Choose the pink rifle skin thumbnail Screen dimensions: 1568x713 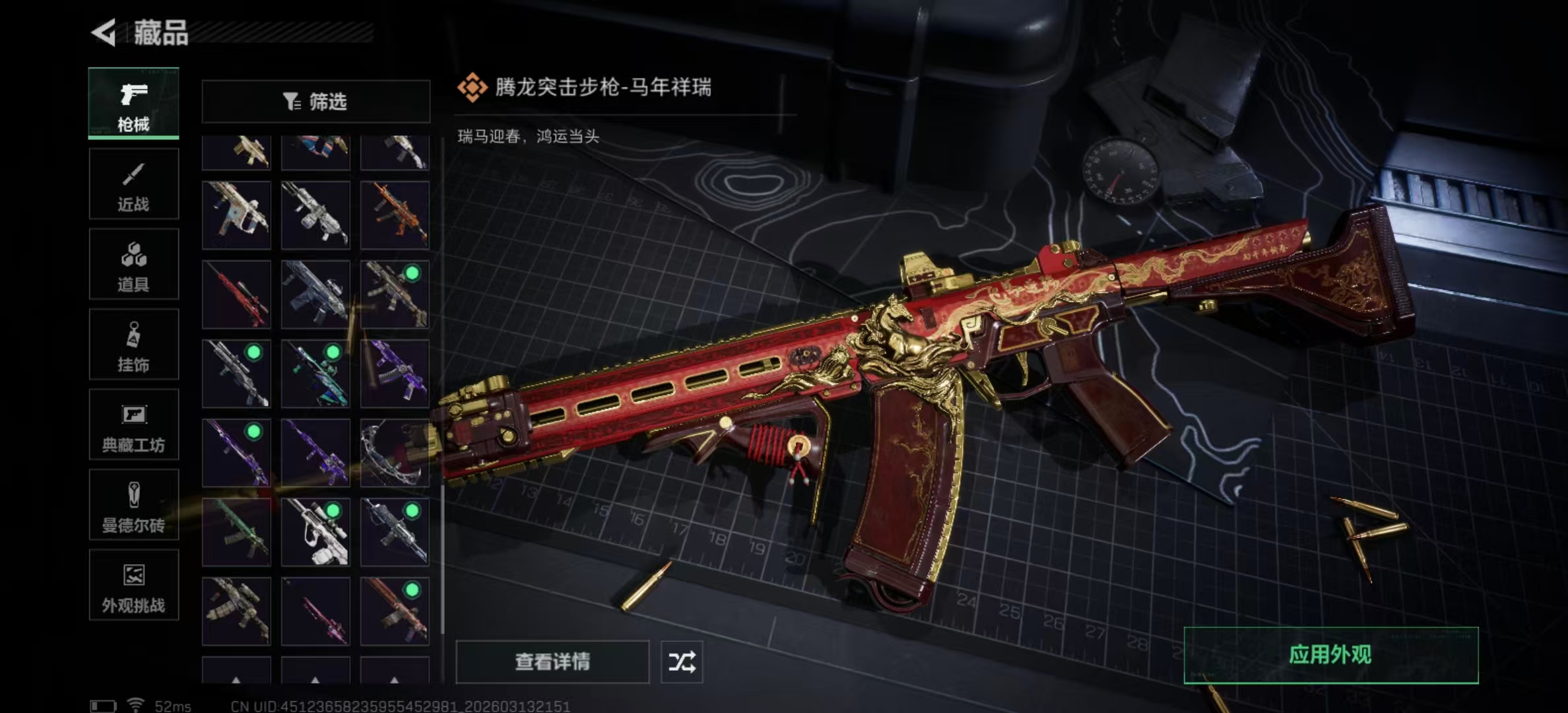315,611
